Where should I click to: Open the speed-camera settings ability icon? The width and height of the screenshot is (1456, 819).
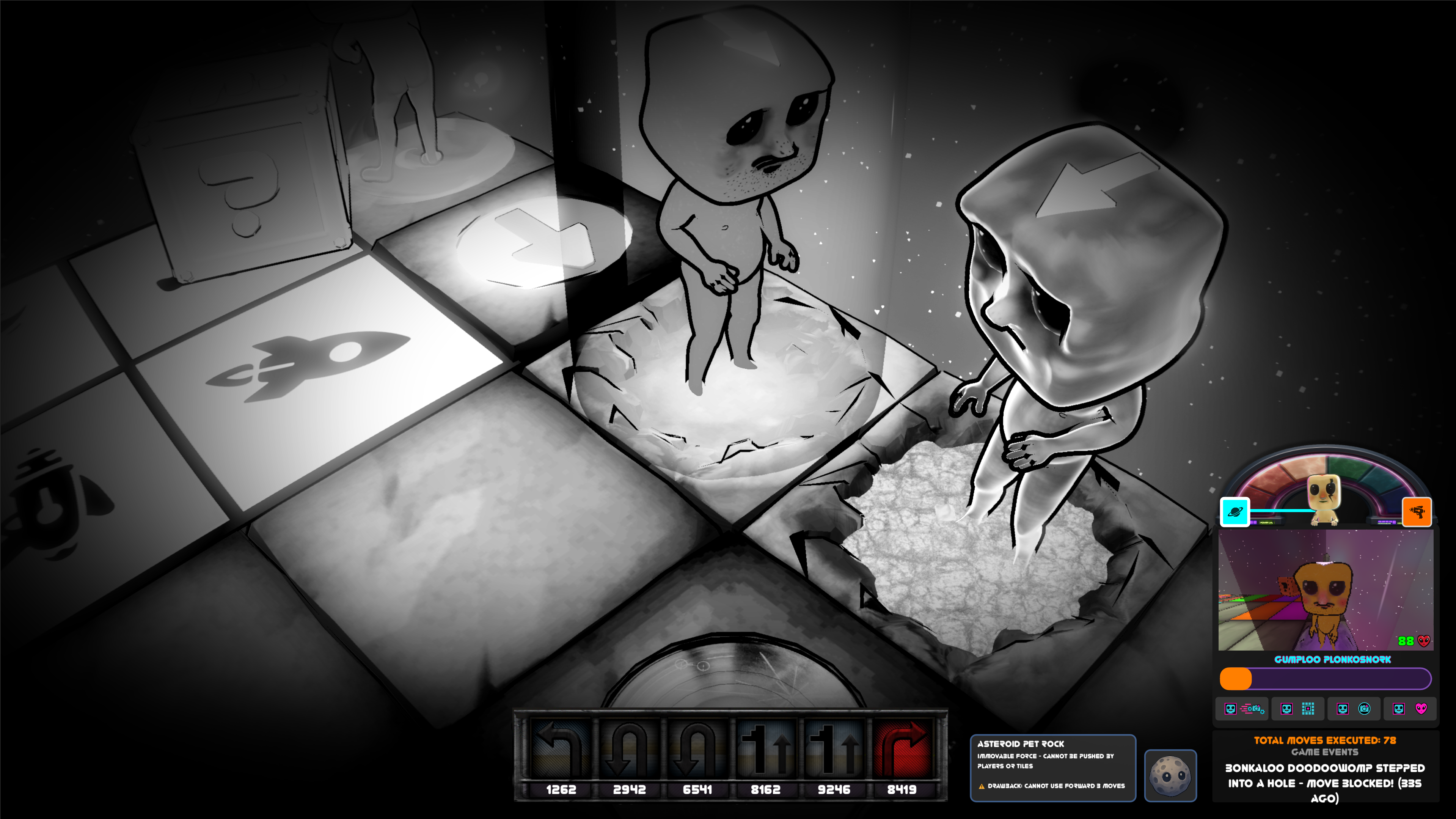pos(1252,709)
